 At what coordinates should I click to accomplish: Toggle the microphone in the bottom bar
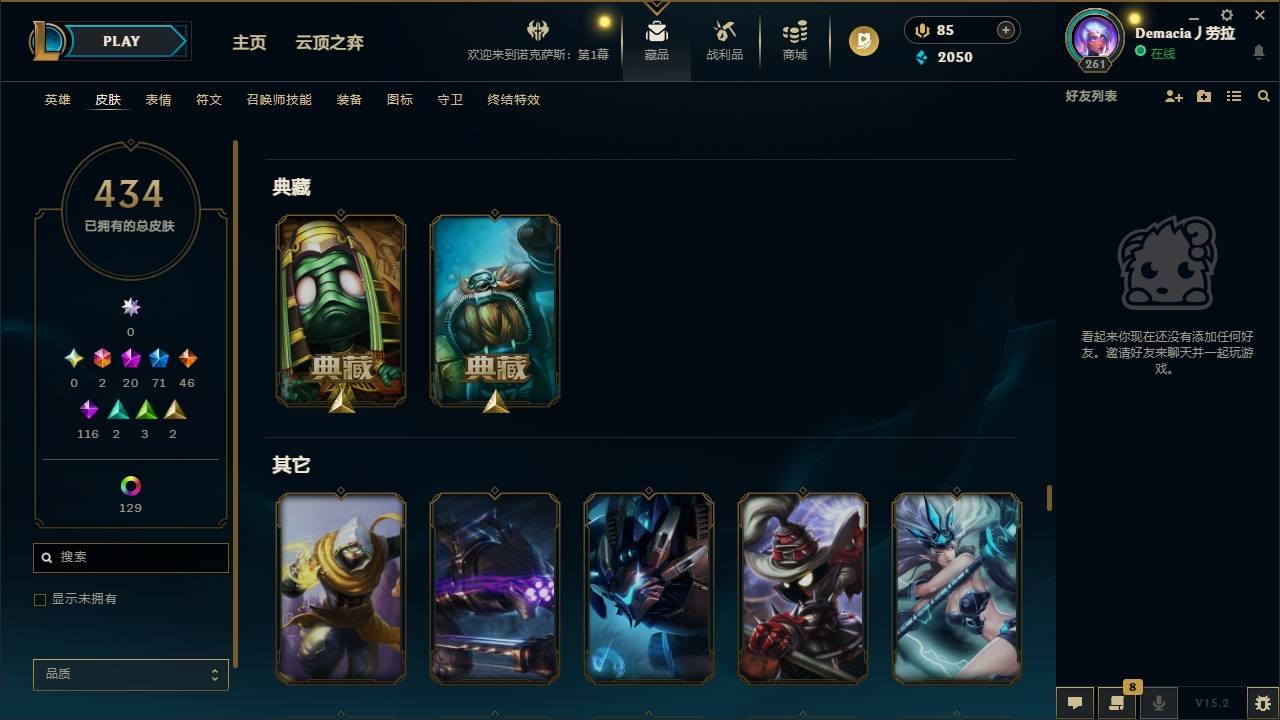pyautogui.click(x=1159, y=702)
